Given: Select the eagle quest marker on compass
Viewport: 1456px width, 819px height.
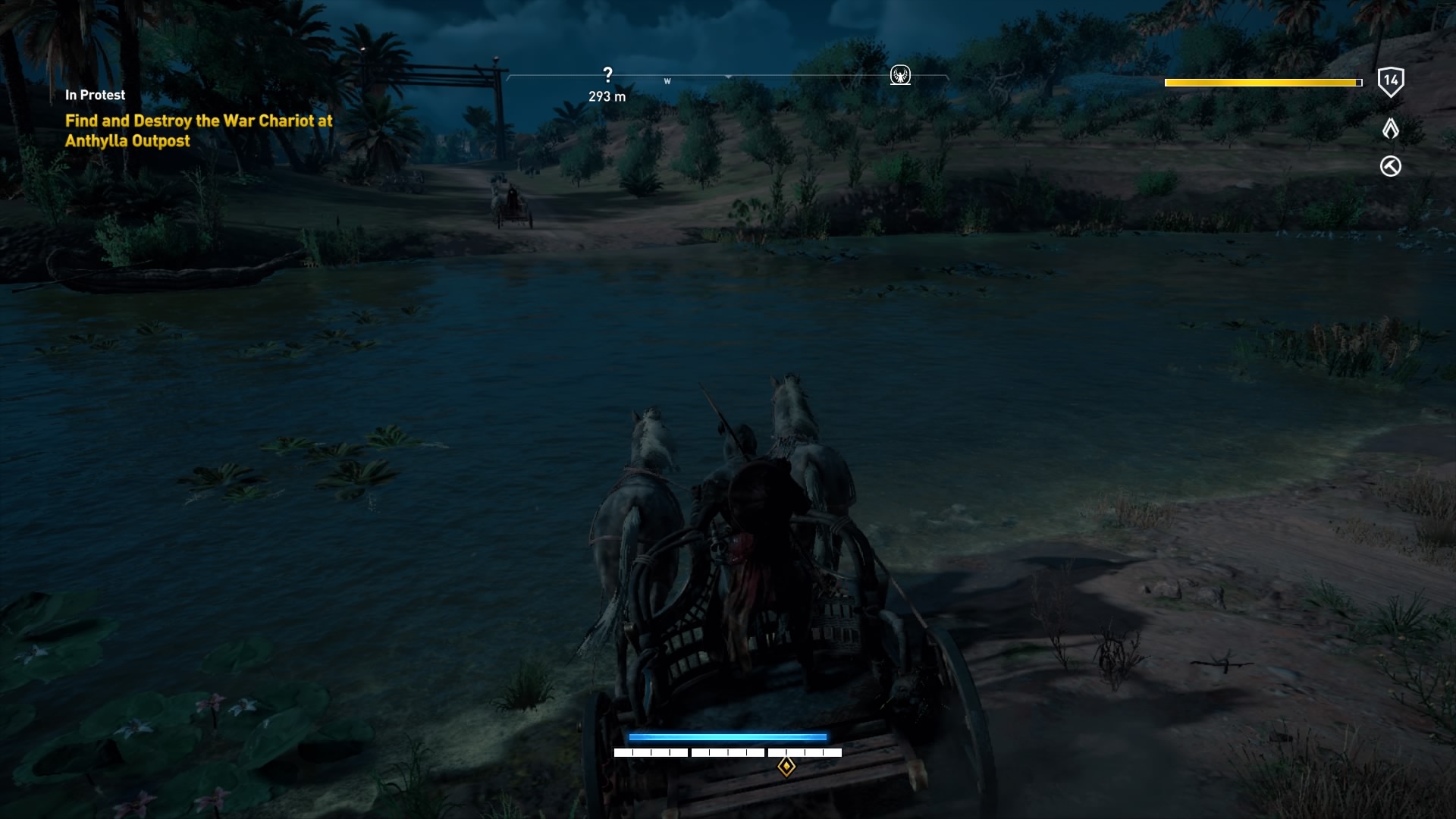Looking at the screenshot, I should (900, 75).
